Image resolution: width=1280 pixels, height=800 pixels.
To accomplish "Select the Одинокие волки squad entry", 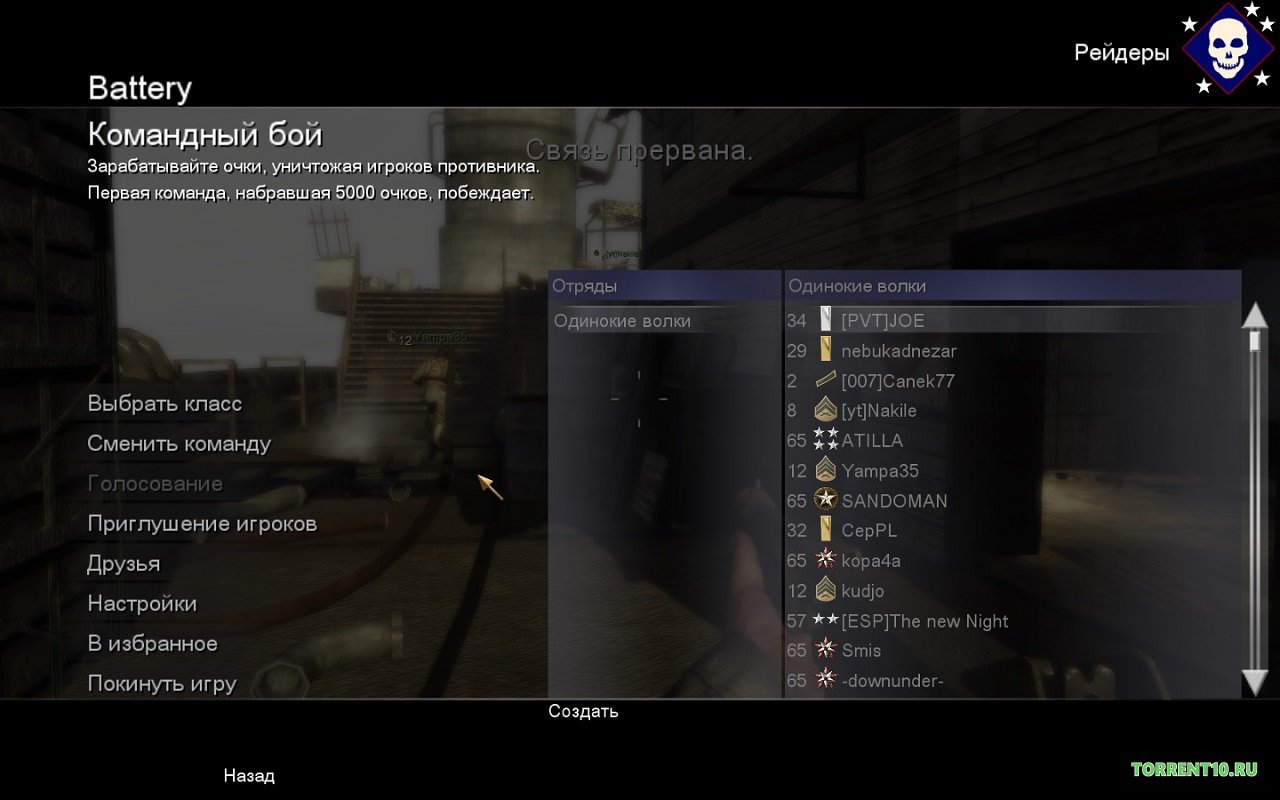I will [622, 321].
